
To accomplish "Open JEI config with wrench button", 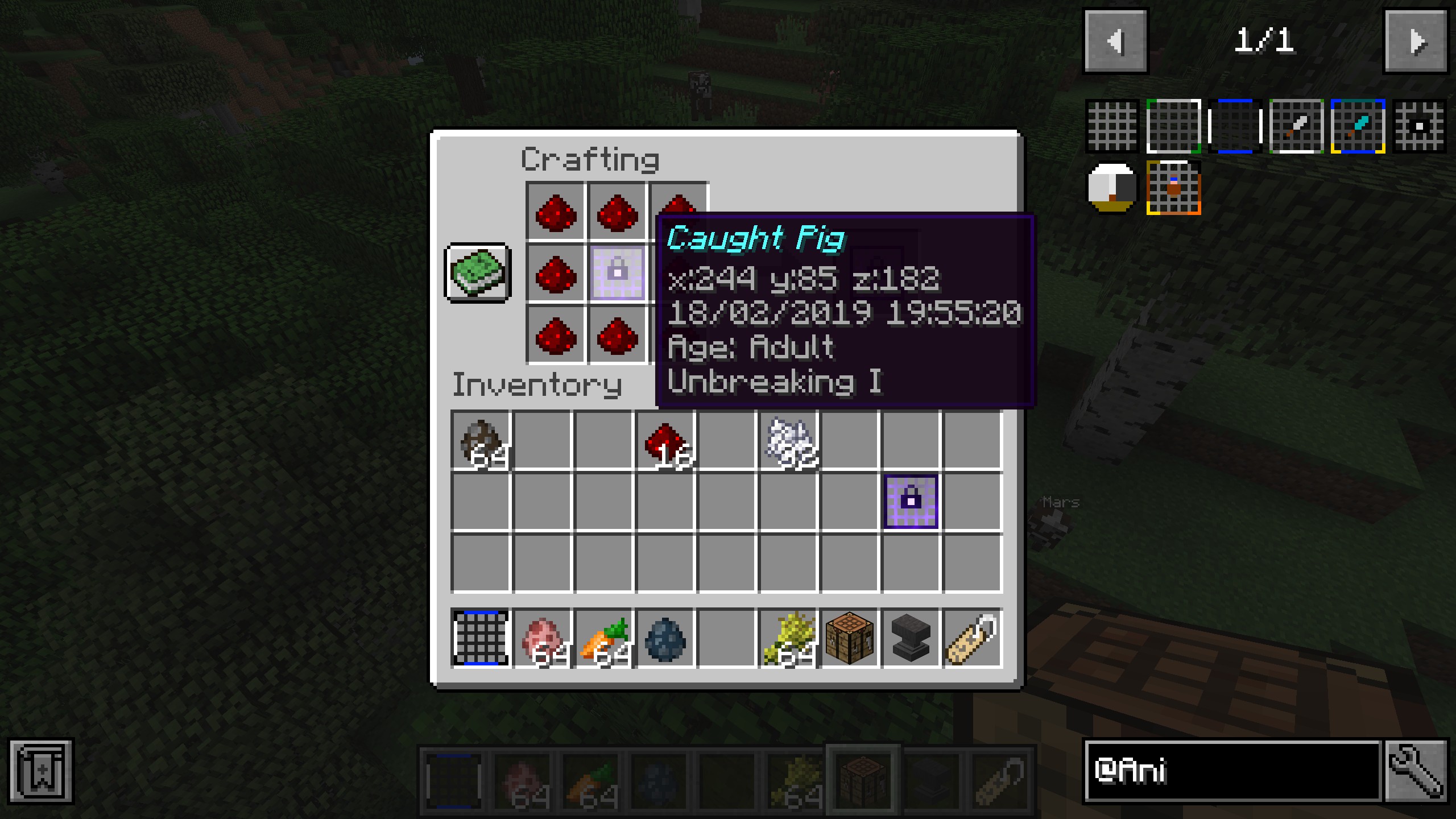I will (x=1416, y=771).
